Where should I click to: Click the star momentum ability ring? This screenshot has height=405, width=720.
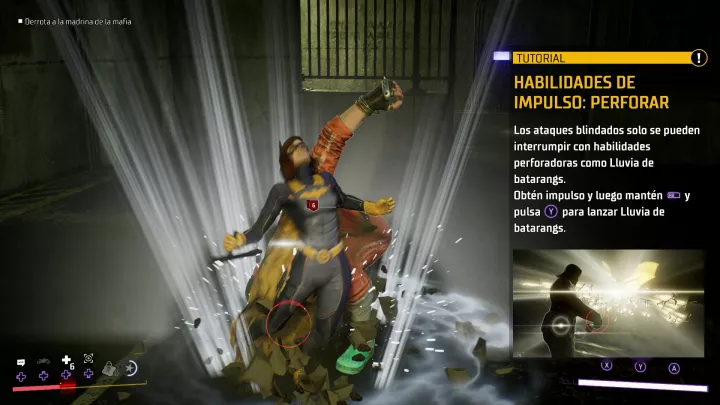pos(131,368)
